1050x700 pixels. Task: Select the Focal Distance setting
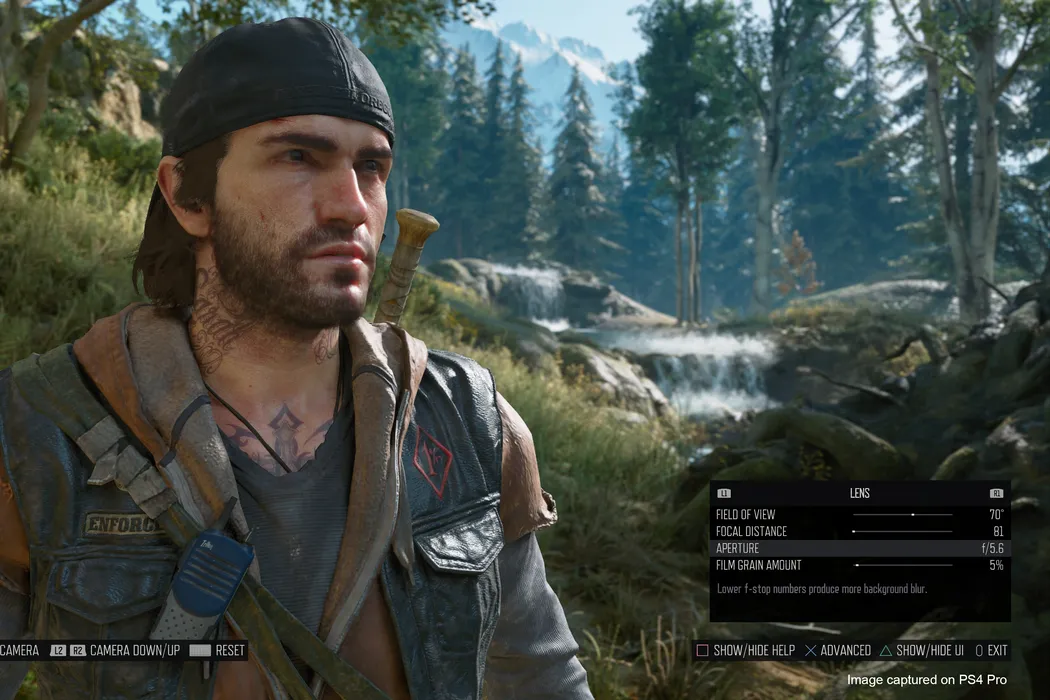click(751, 532)
